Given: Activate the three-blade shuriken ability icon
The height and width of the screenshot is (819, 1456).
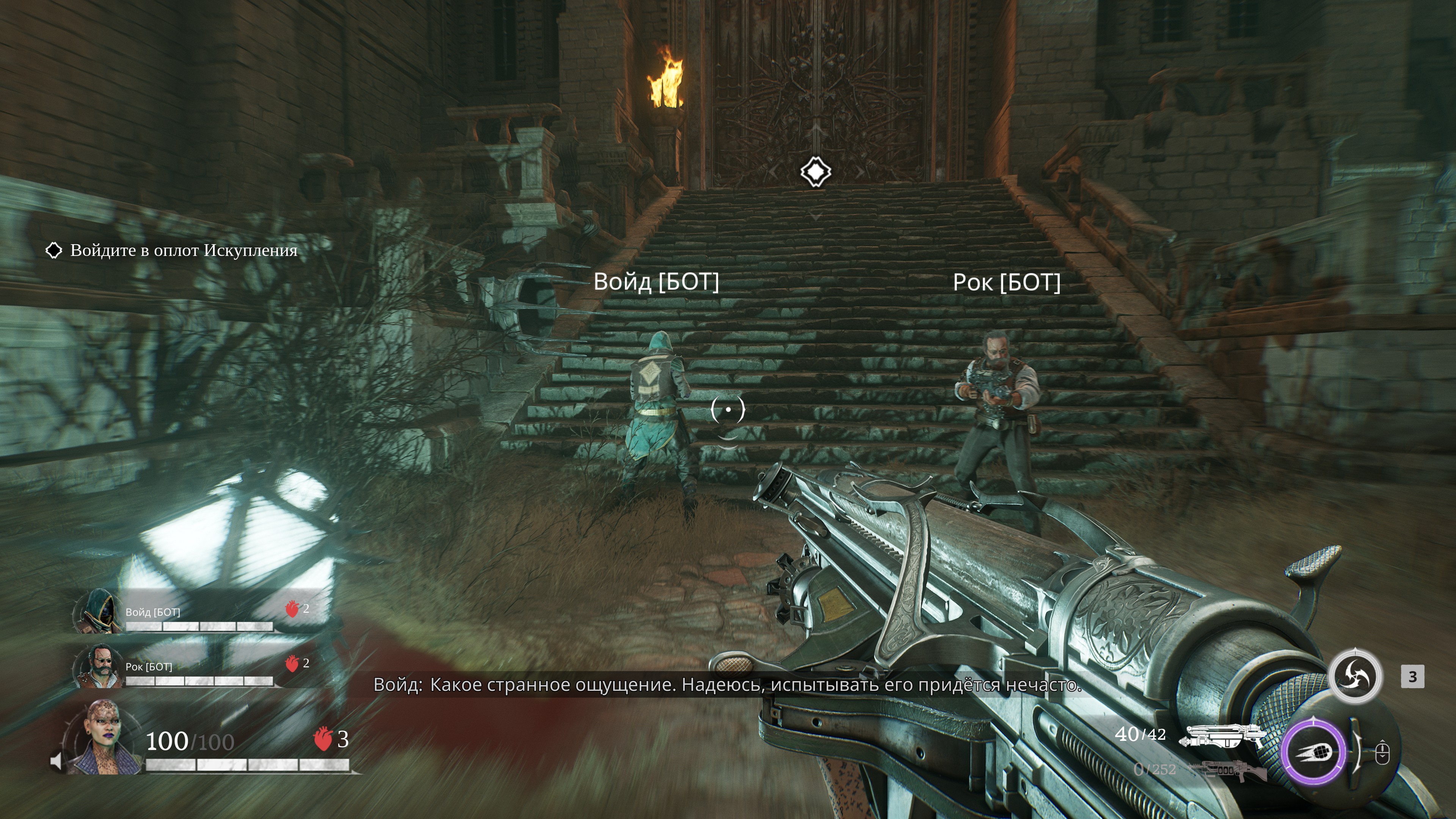Looking at the screenshot, I should point(1354,676).
